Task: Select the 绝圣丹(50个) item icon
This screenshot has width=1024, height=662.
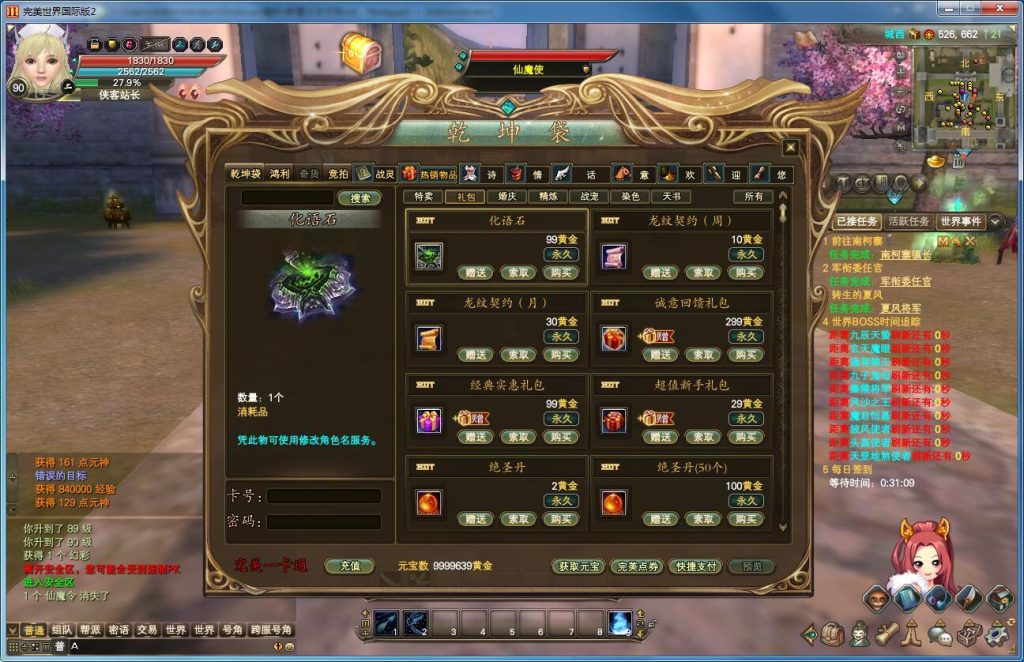Action: pos(614,503)
